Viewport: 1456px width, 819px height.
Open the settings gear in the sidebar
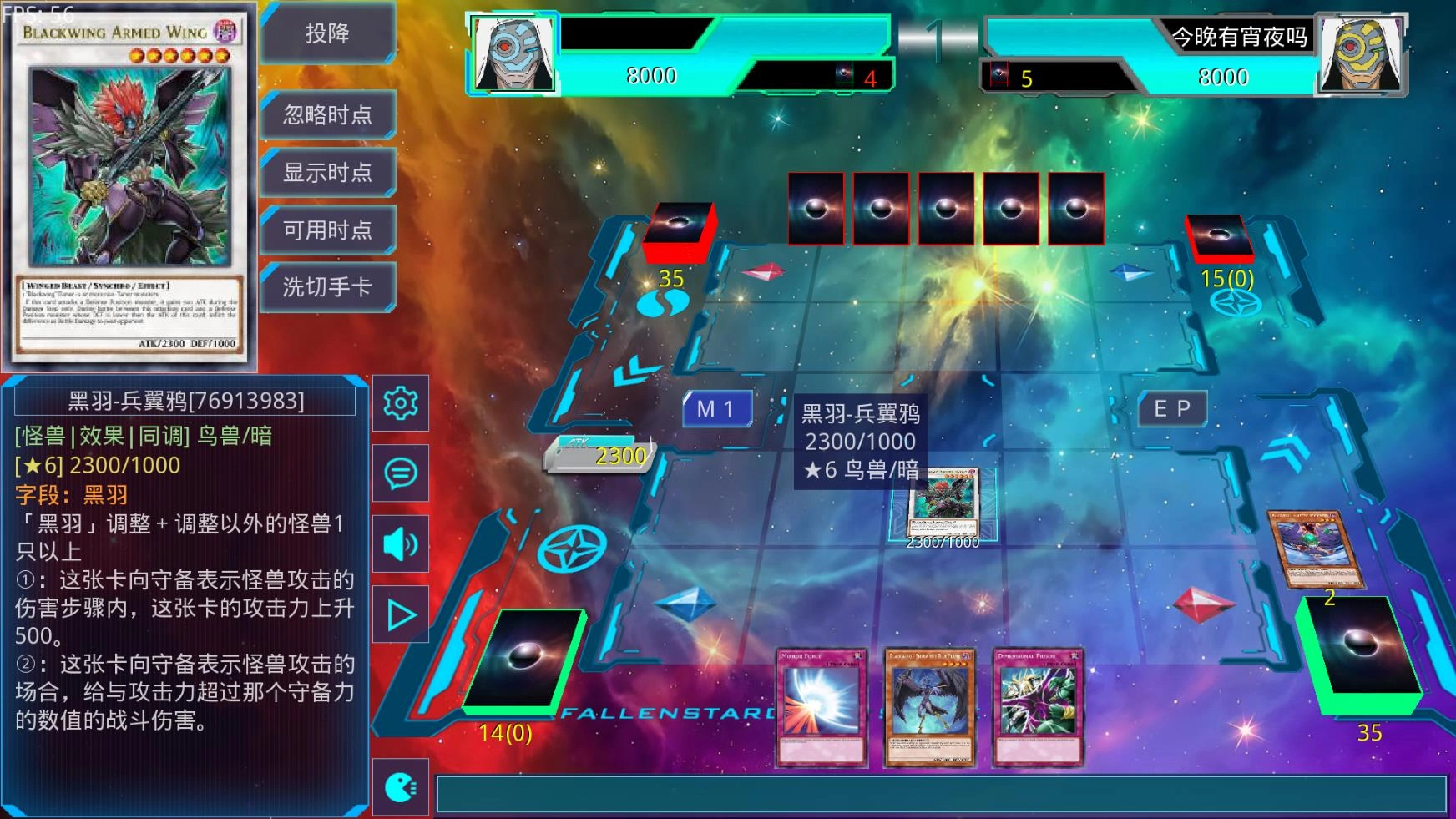[401, 403]
